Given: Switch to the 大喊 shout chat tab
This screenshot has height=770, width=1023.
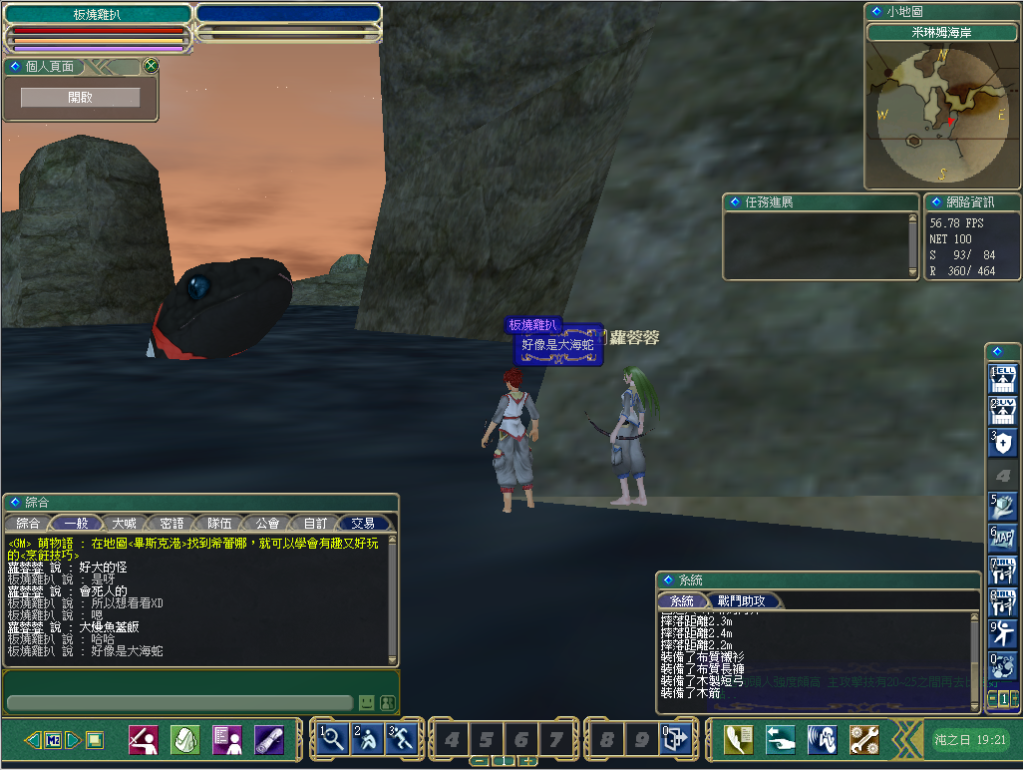Looking at the screenshot, I should pos(124,523).
